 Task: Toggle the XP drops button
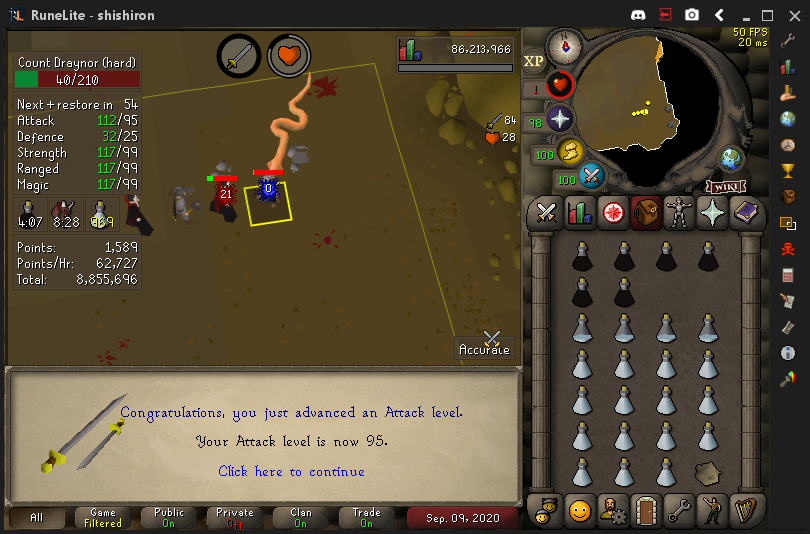coord(533,60)
